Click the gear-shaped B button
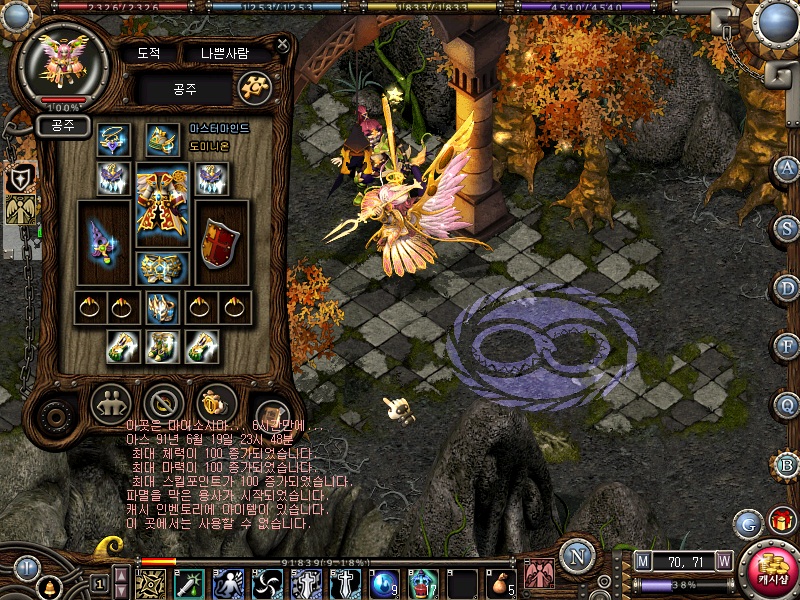800x600 pixels. [786, 465]
